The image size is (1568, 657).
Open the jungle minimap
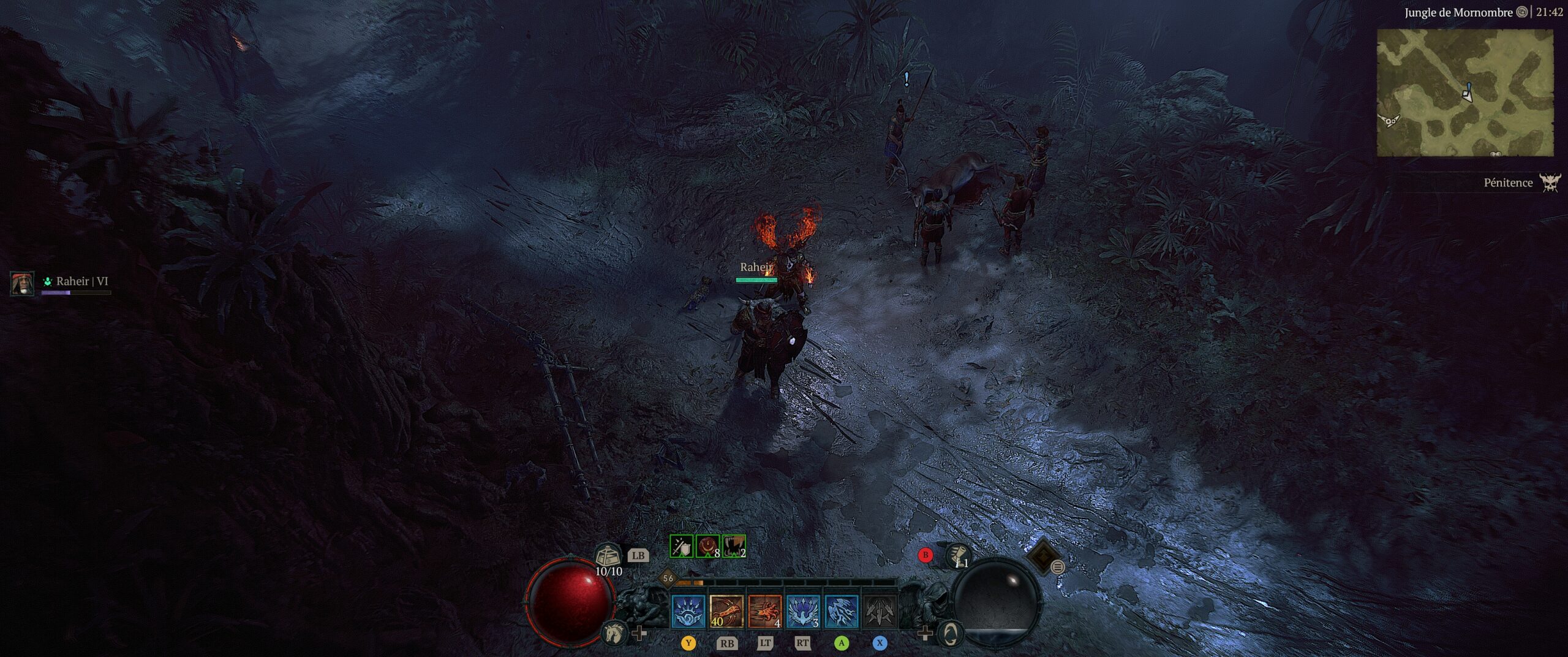coord(1464,93)
